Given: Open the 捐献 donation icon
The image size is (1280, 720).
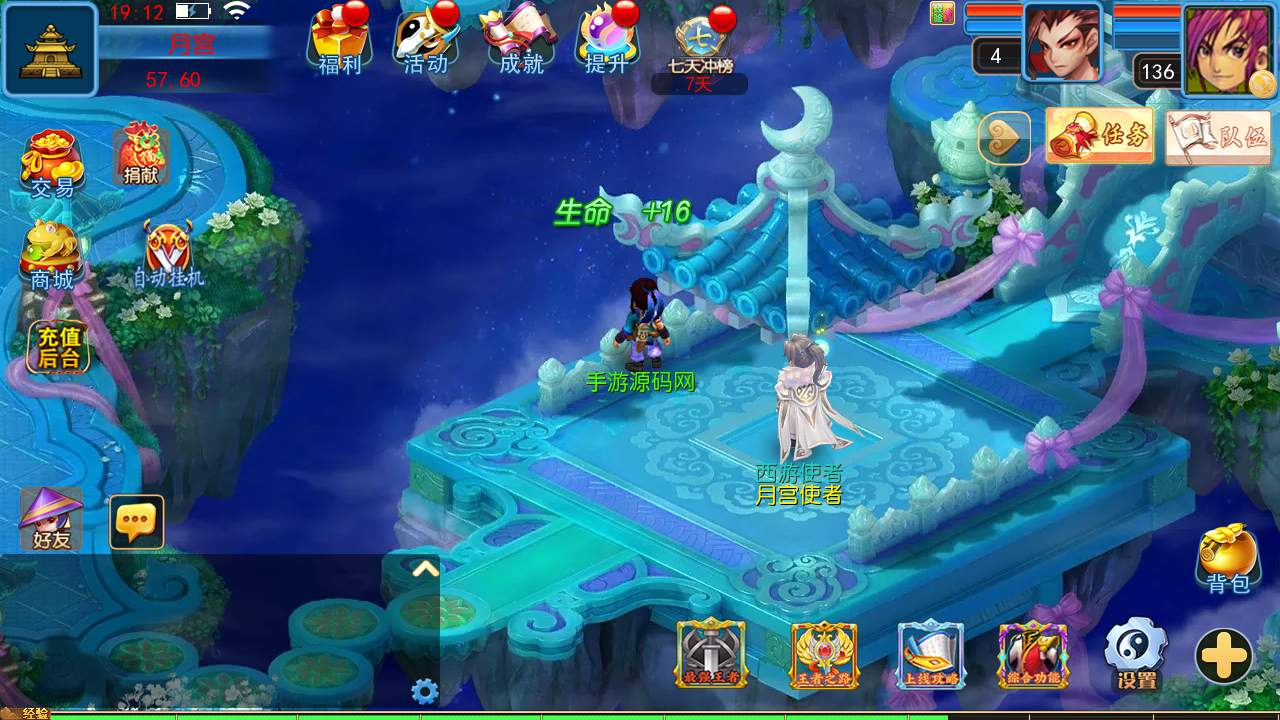Looking at the screenshot, I should (x=141, y=155).
